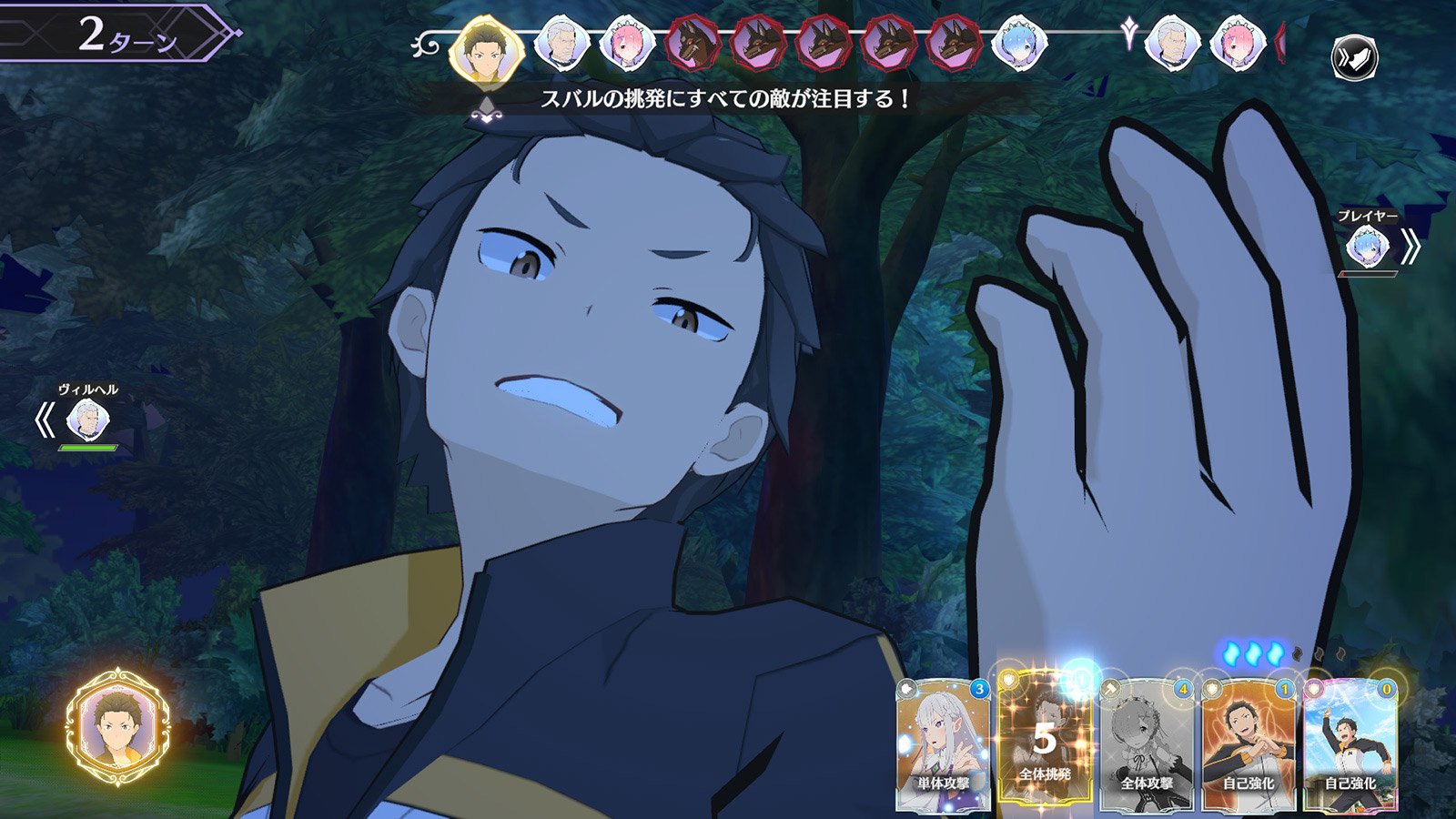Pick Rem's 全体攻撃 card
The height and width of the screenshot is (819, 1456).
(x=1147, y=744)
